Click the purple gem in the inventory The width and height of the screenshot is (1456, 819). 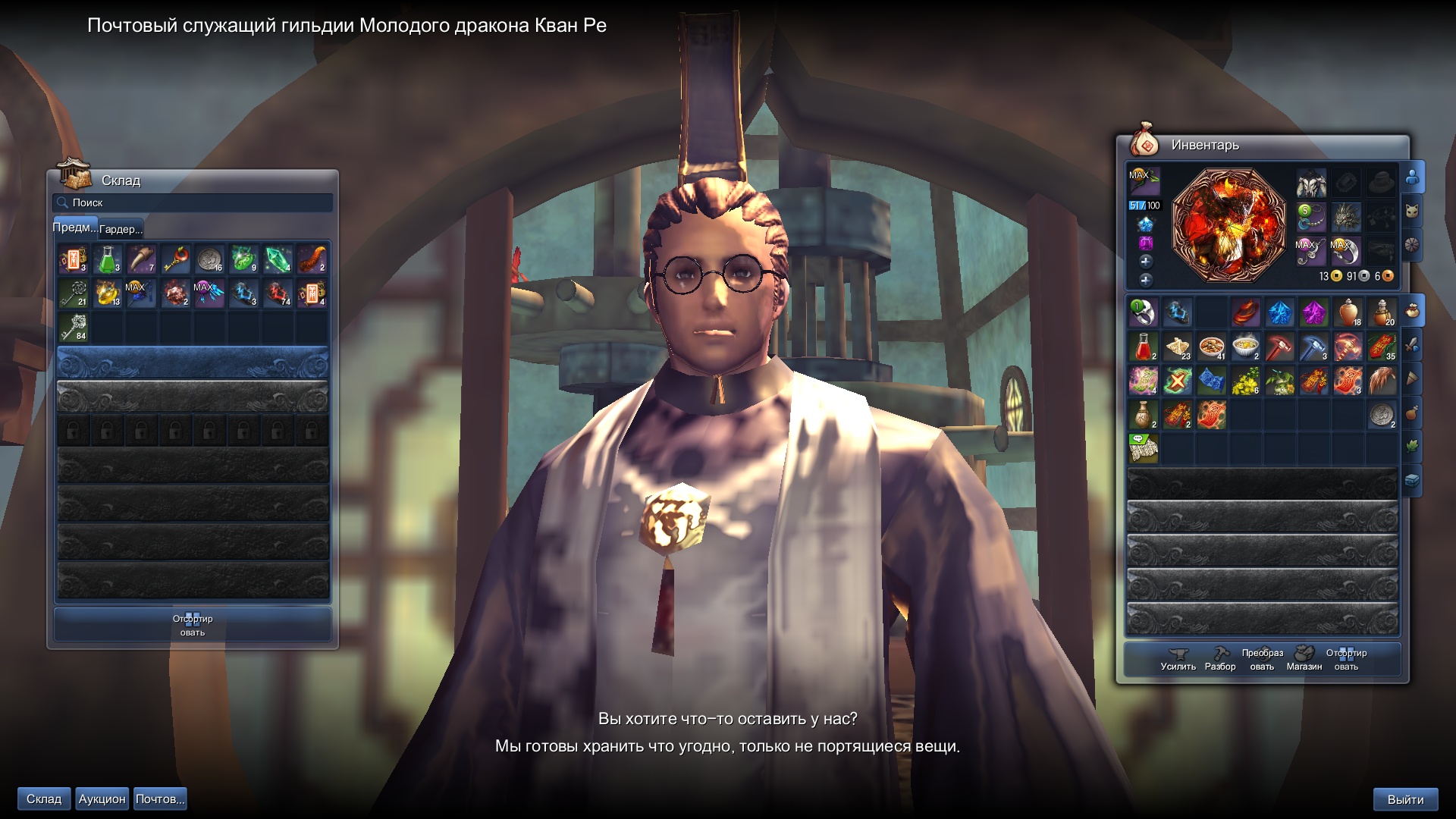(x=1313, y=312)
